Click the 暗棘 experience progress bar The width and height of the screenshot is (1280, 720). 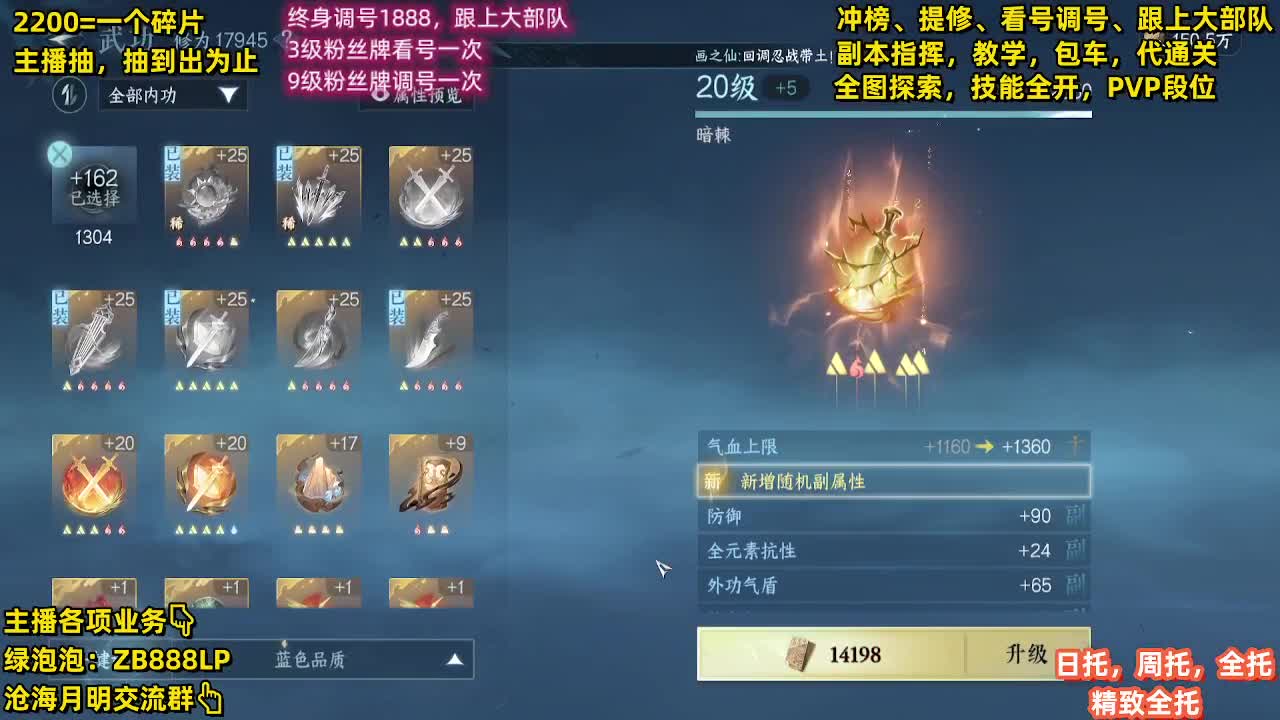coord(893,112)
